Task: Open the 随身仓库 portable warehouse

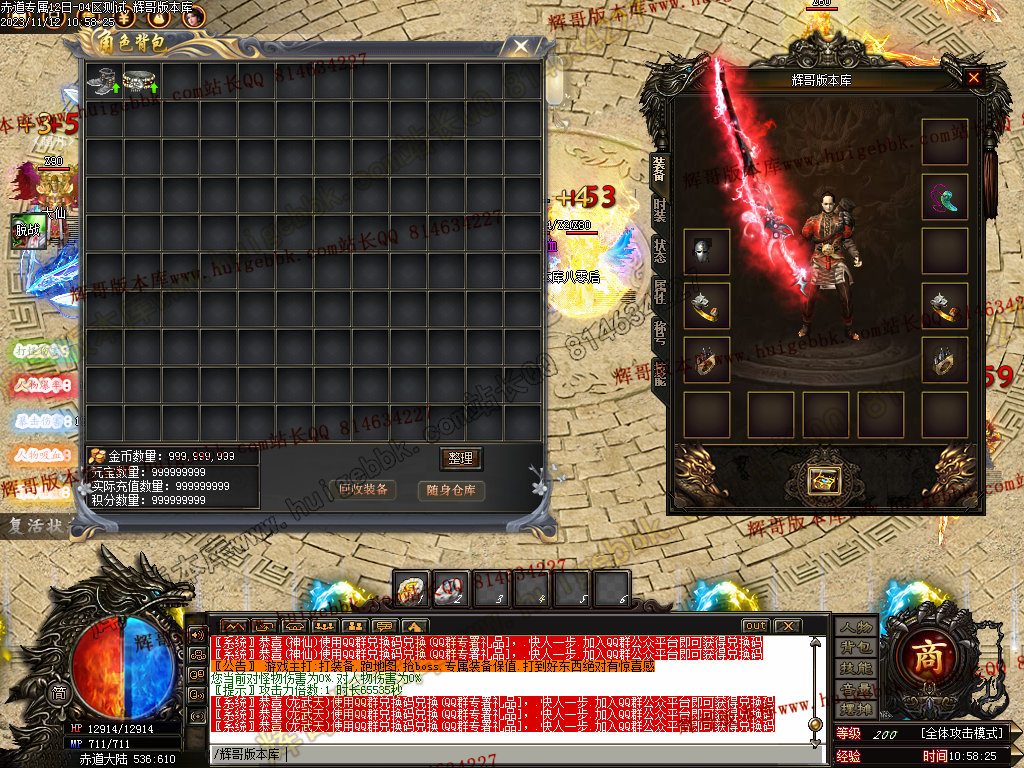Action: point(451,490)
